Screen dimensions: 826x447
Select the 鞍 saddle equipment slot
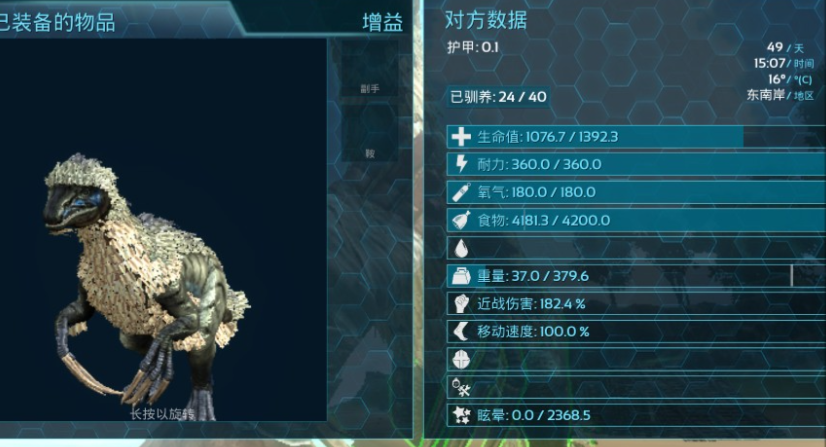370,153
